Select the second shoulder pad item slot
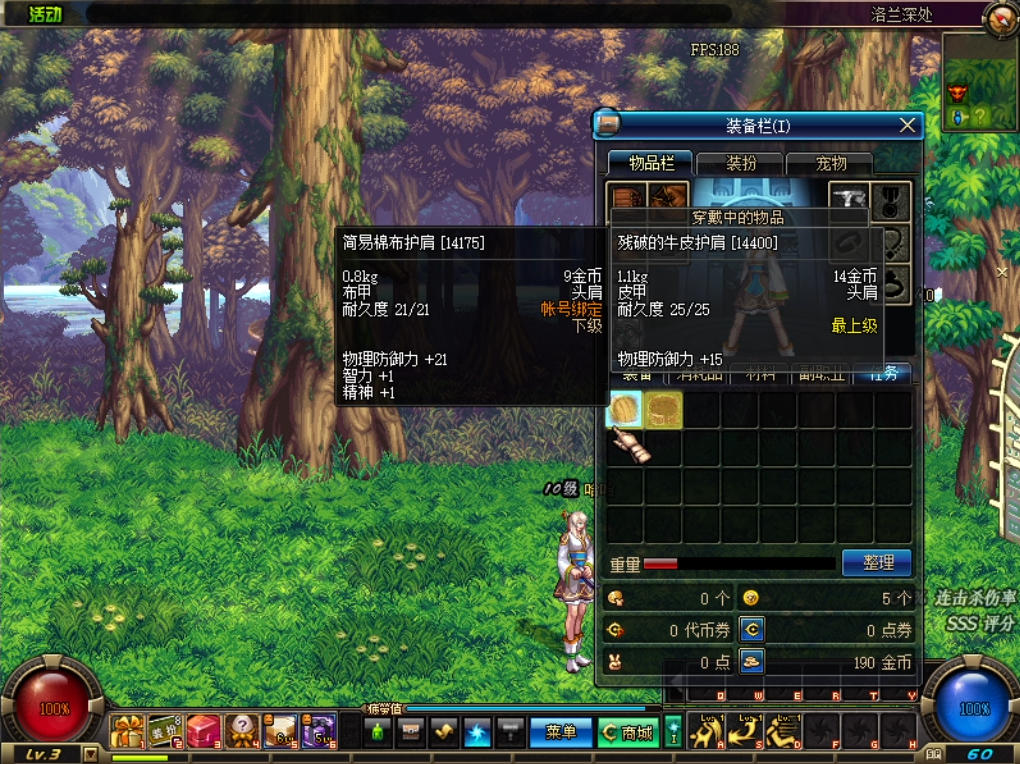1020x764 pixels. pos(663,410)
